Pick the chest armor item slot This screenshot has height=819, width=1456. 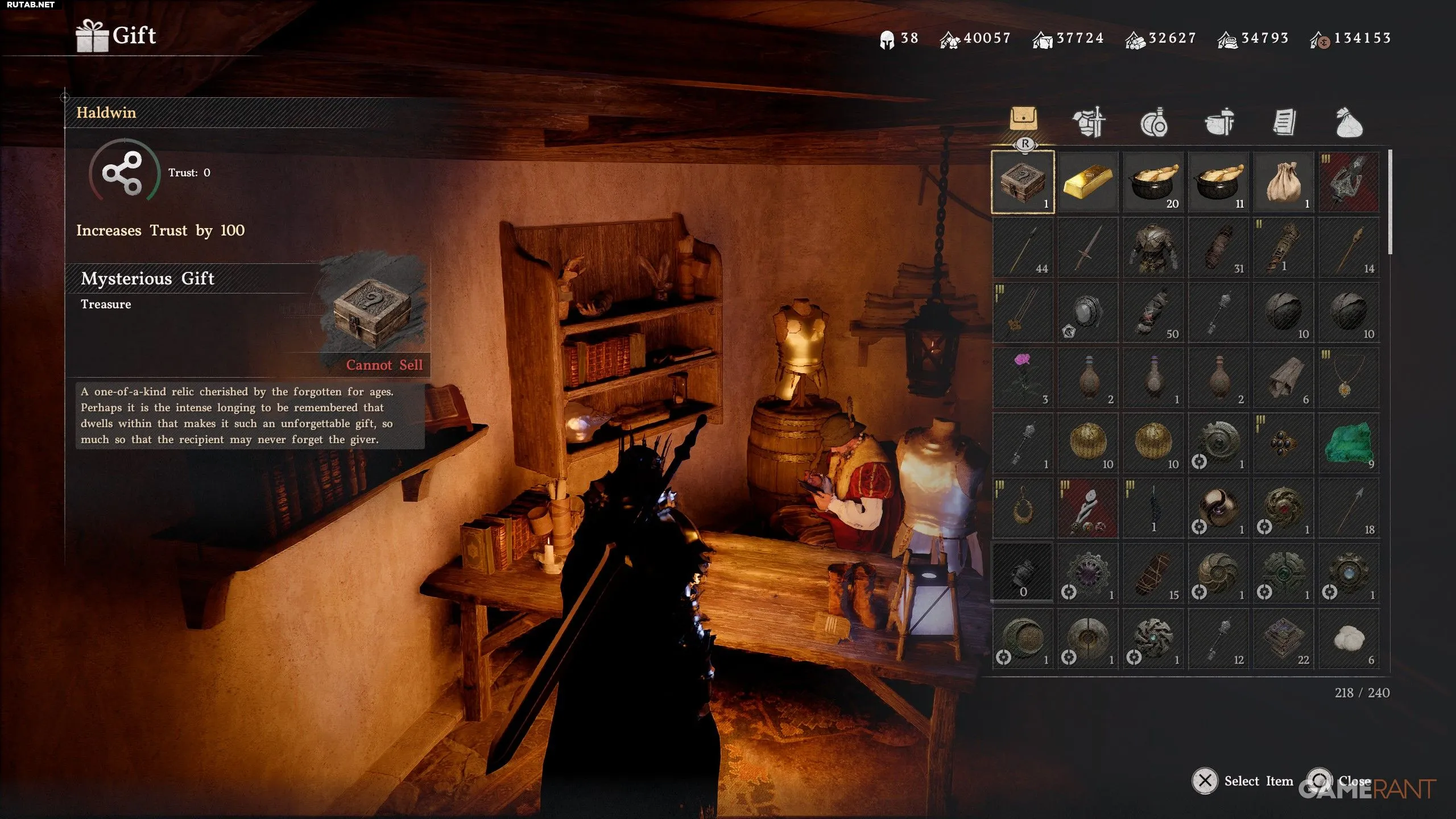coord(1153,247)
